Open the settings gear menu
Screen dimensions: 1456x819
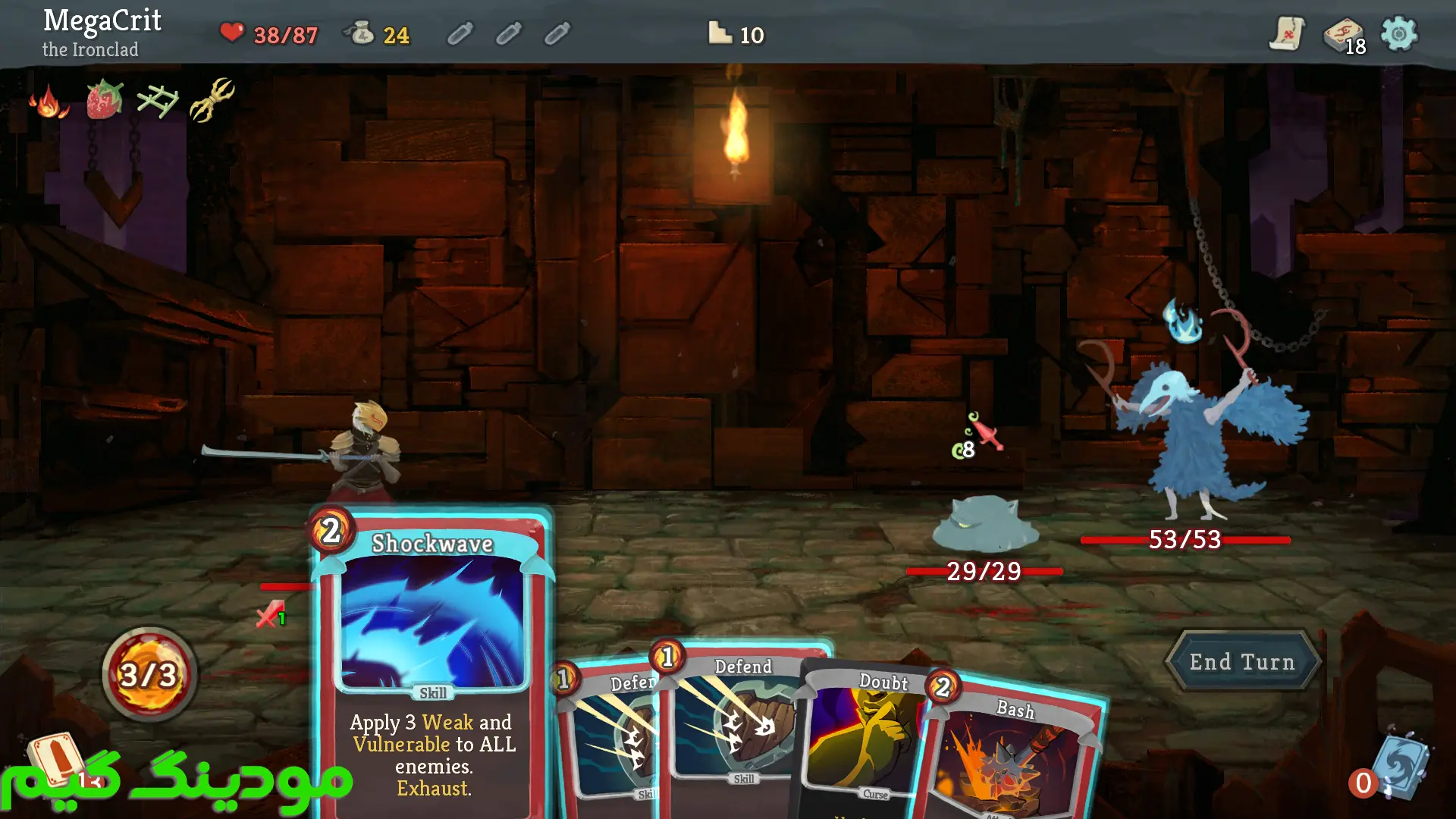tap(1398, 34)
